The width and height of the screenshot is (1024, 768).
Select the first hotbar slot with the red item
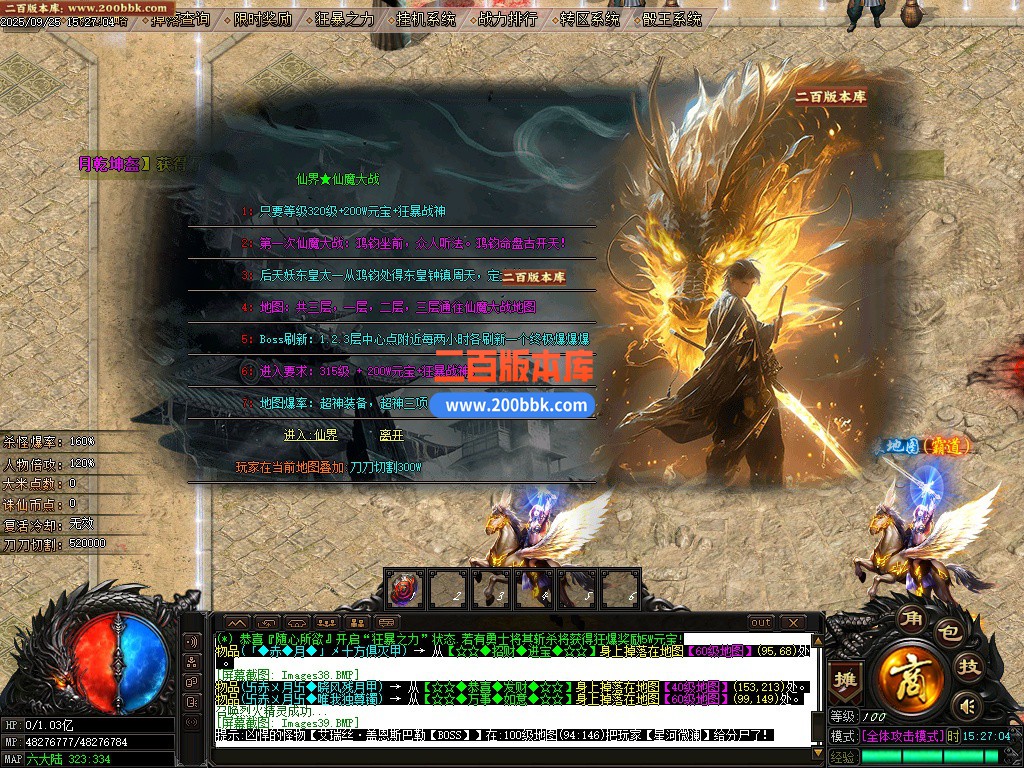click(405, 588)
